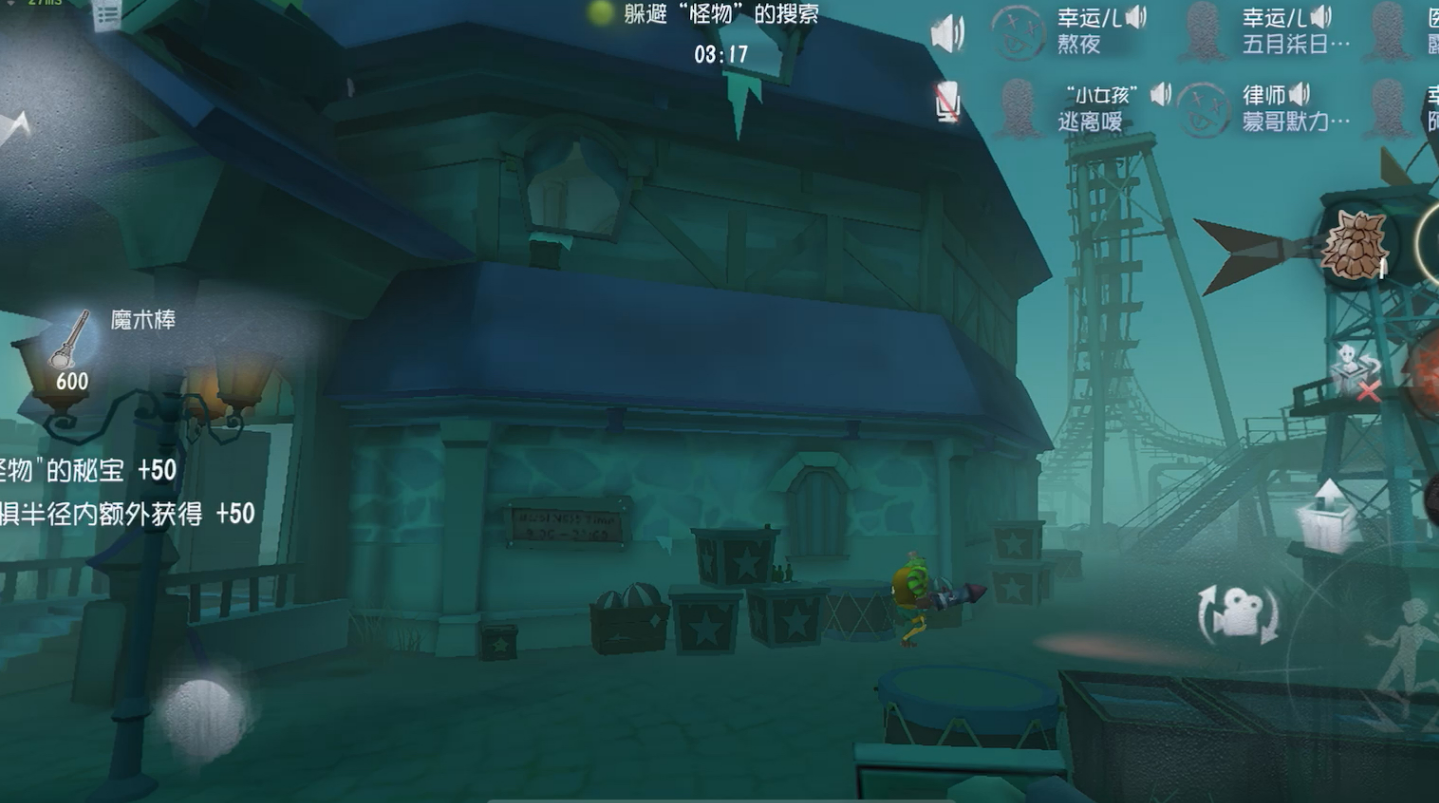Tap the 律师 player's crossed-out avatar

tap(1204, 110)
